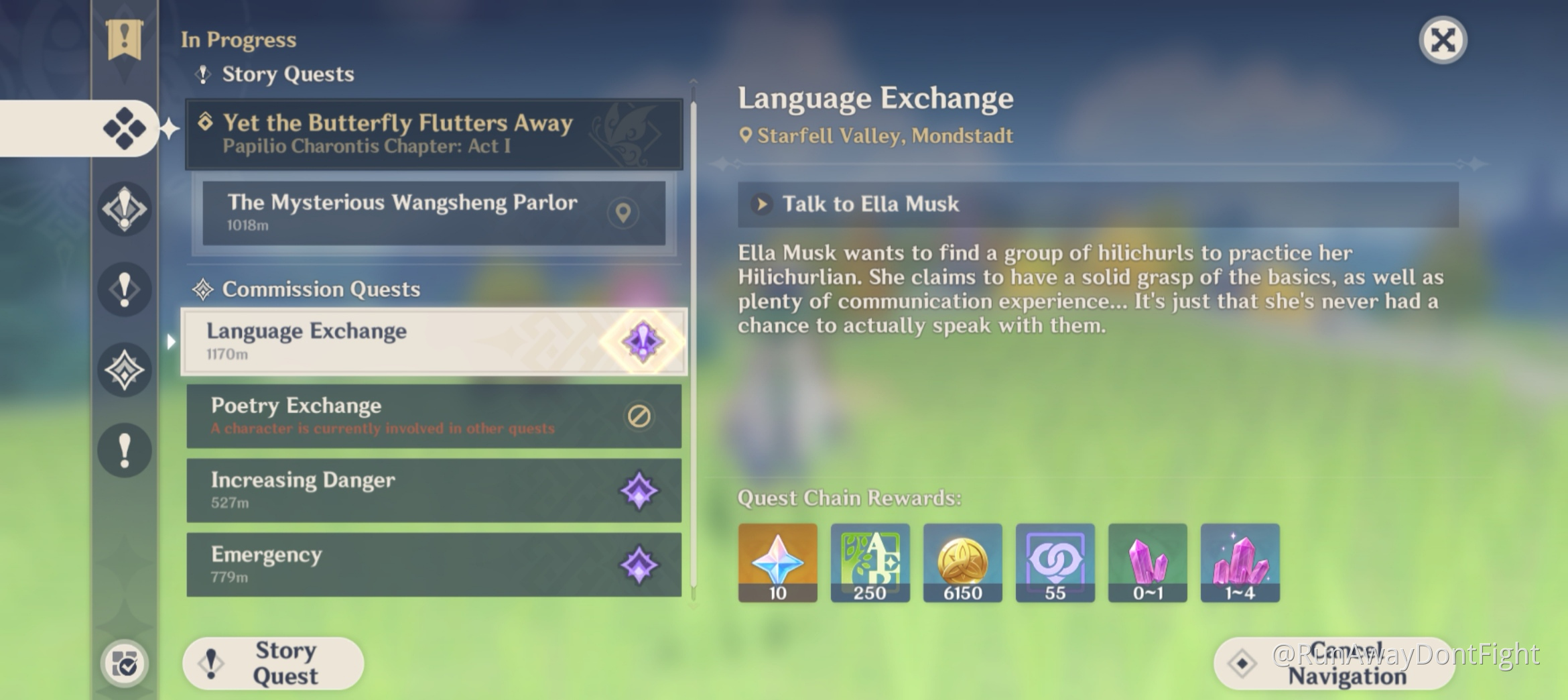Click the Companionship EXP reward icon showing 55
The image size is (1568, 700).
[x=1055, y=563]
